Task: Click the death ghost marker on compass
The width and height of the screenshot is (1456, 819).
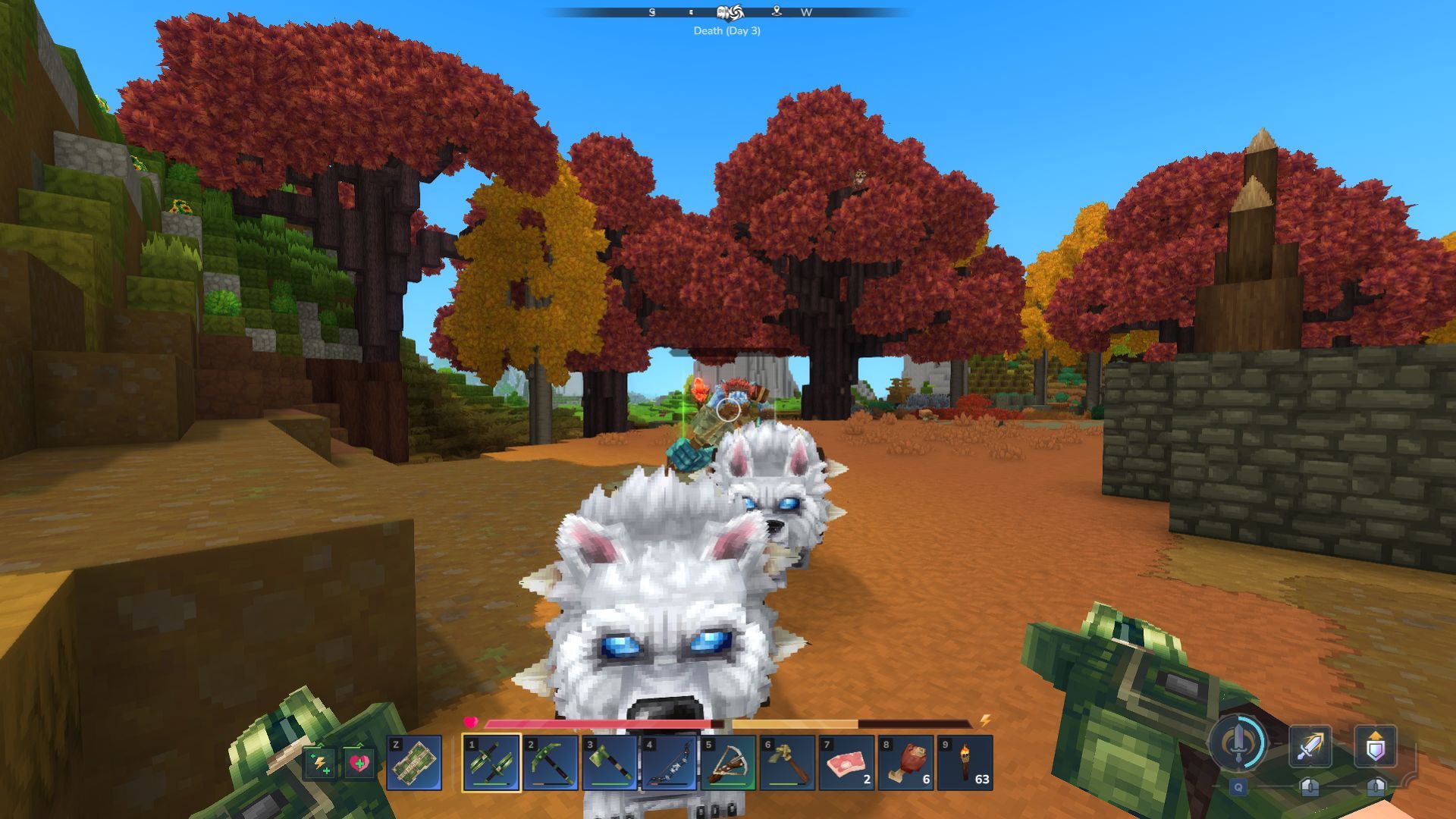Action: click(x=723, y=11)
